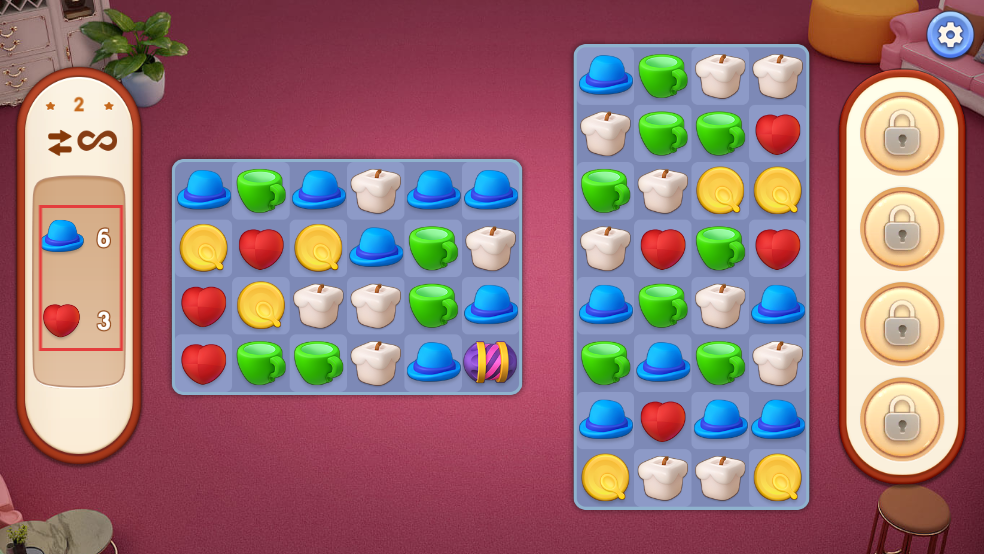
Task: Select the blue hat beside the purple ball
Action: 433,362
